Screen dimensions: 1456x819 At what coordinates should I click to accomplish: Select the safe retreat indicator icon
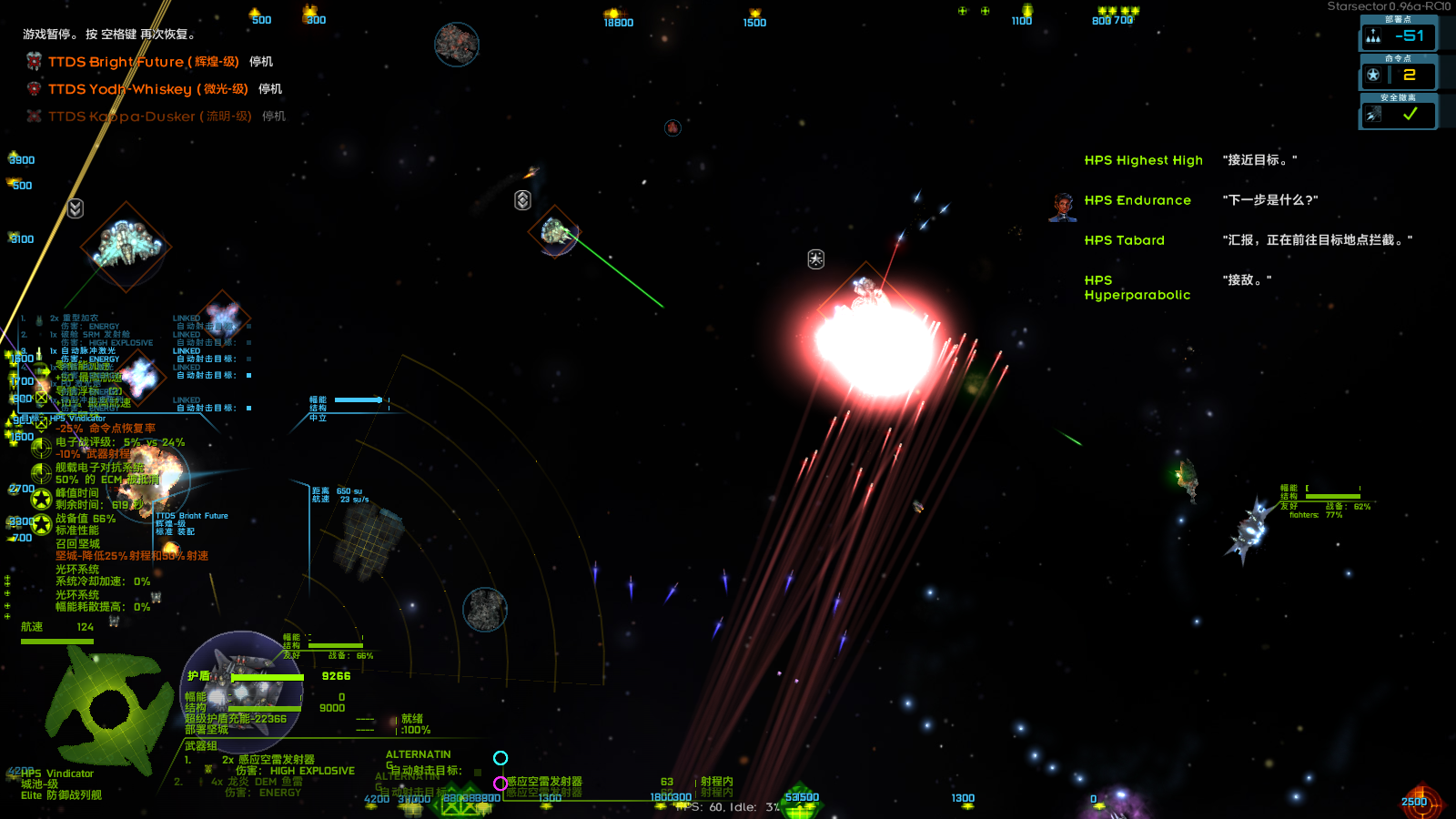[x=1373, y=115]
